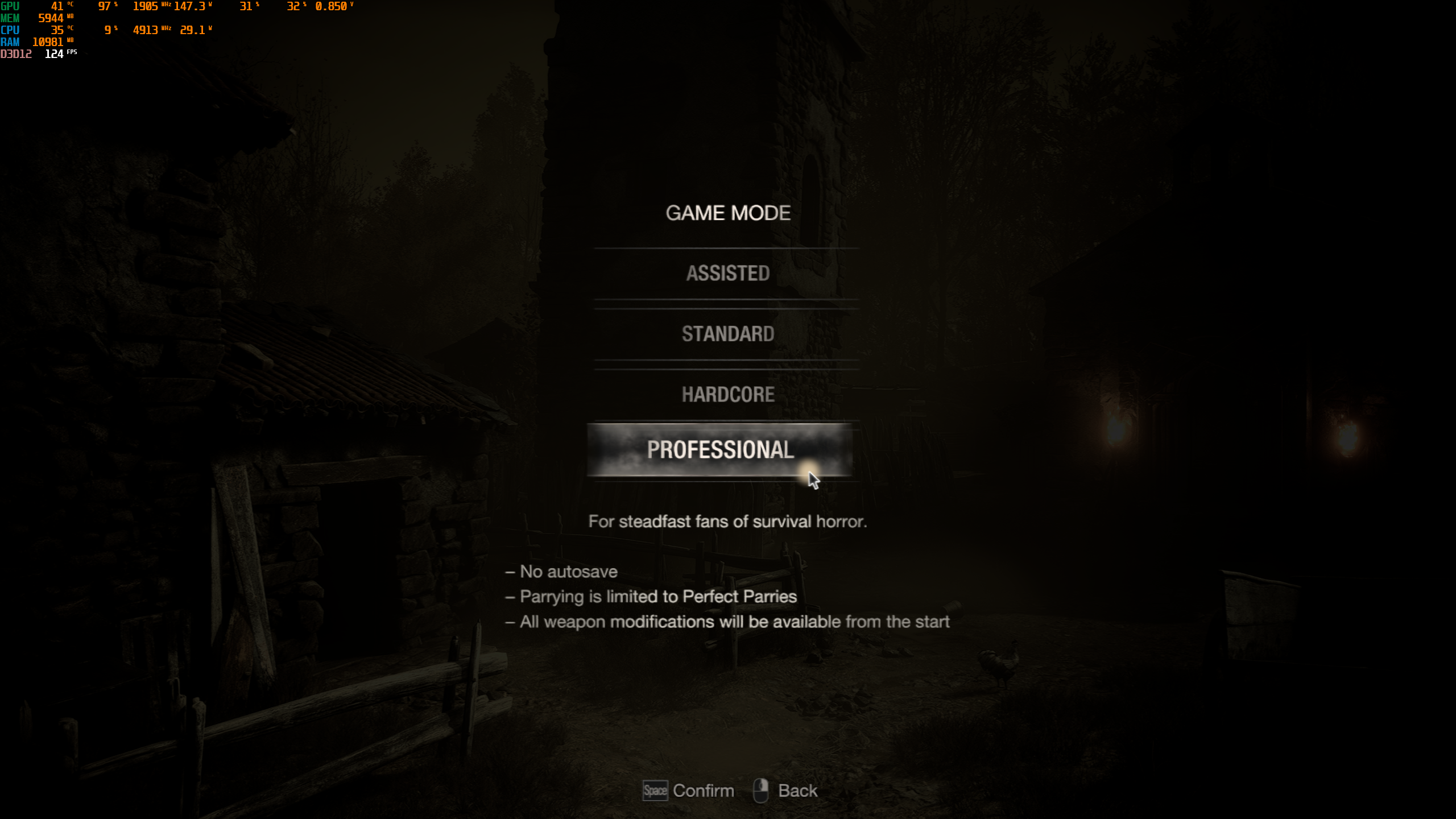Click the Space Confirm prompt
This screenshot has width=1456, height=819.
coord(688,790)
